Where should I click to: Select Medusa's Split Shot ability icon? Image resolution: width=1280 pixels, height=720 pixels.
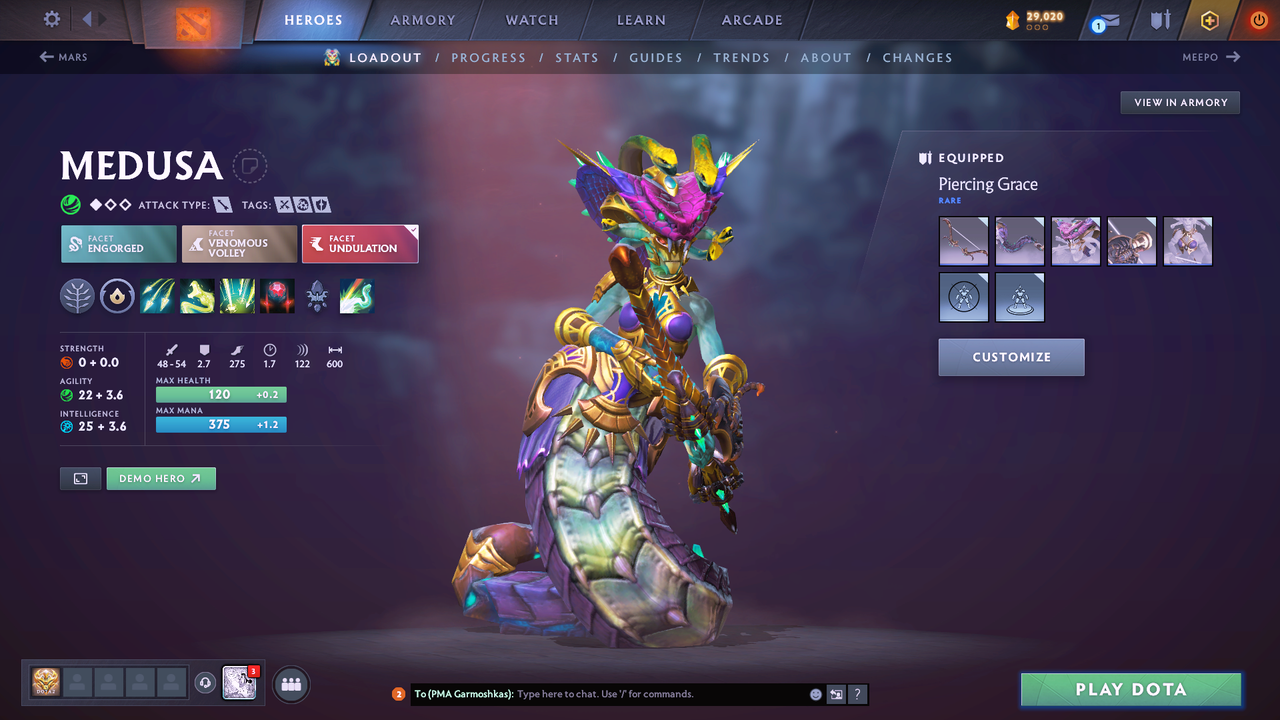(158, 295)
